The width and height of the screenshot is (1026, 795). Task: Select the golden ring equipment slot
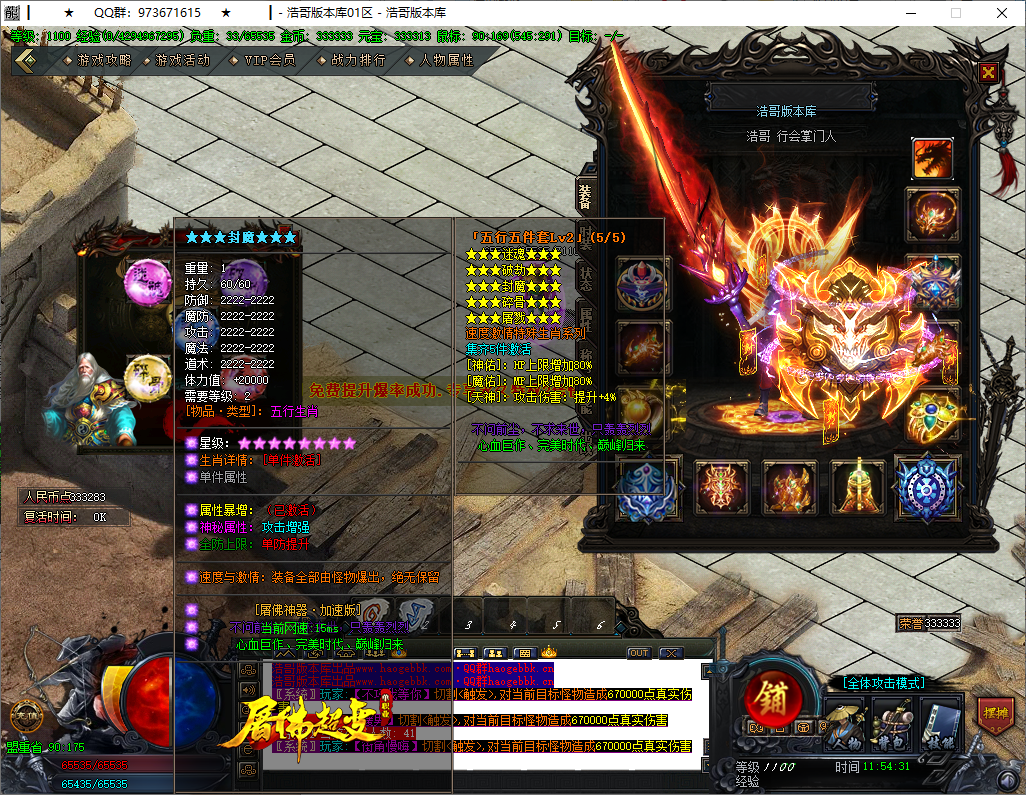[932, 414]
